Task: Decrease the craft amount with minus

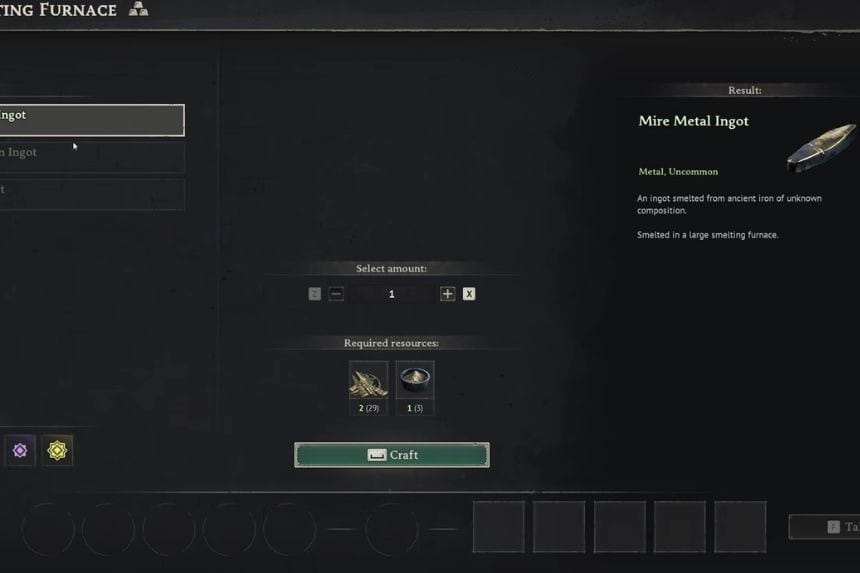Action: pos(336,294)
